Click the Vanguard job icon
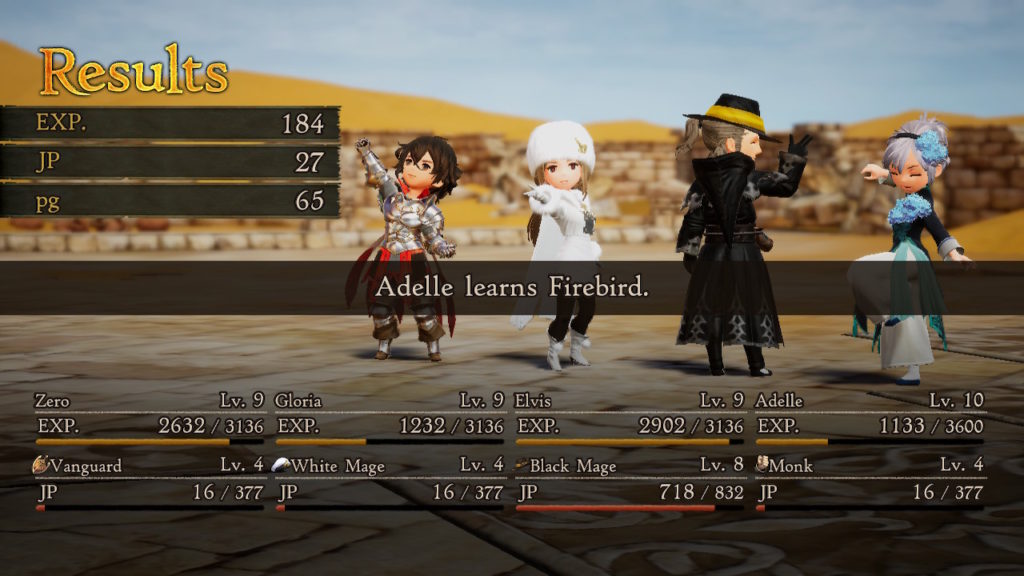The width and height of the screenshot is (1024, 576). point(41,465)
